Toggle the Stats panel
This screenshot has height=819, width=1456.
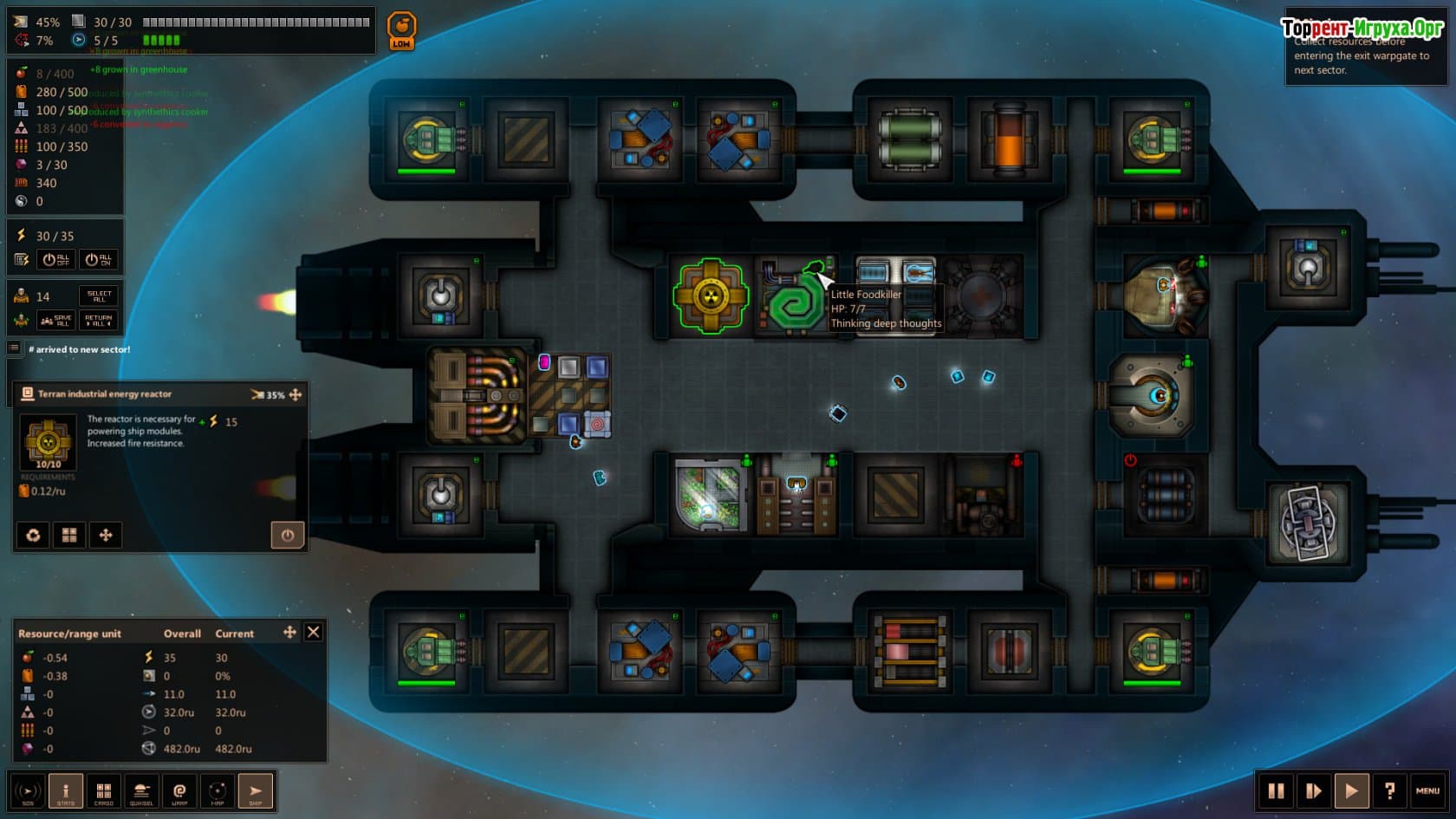click(66, 791)
